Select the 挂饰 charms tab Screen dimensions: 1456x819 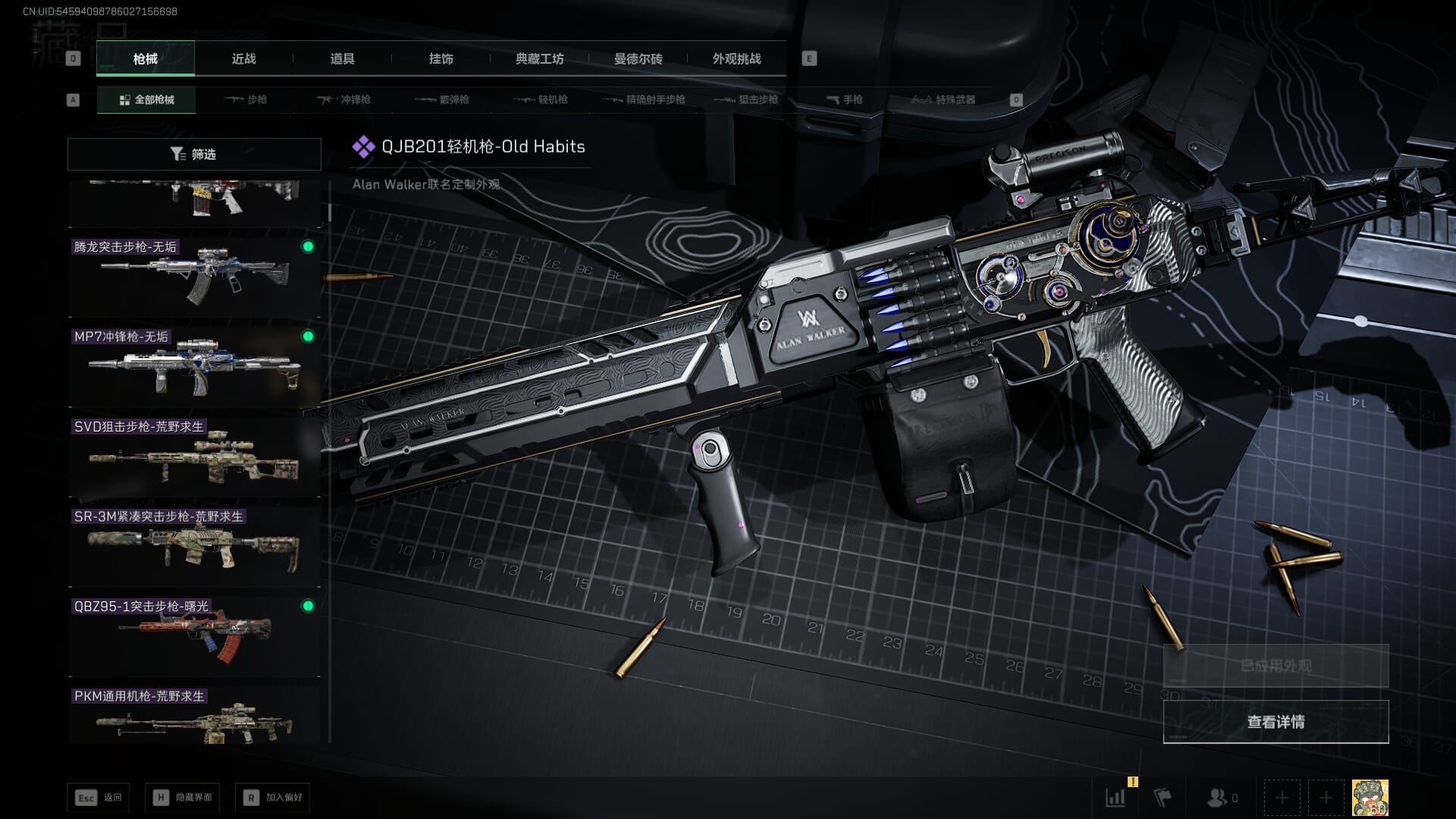[x=441, y=59]
